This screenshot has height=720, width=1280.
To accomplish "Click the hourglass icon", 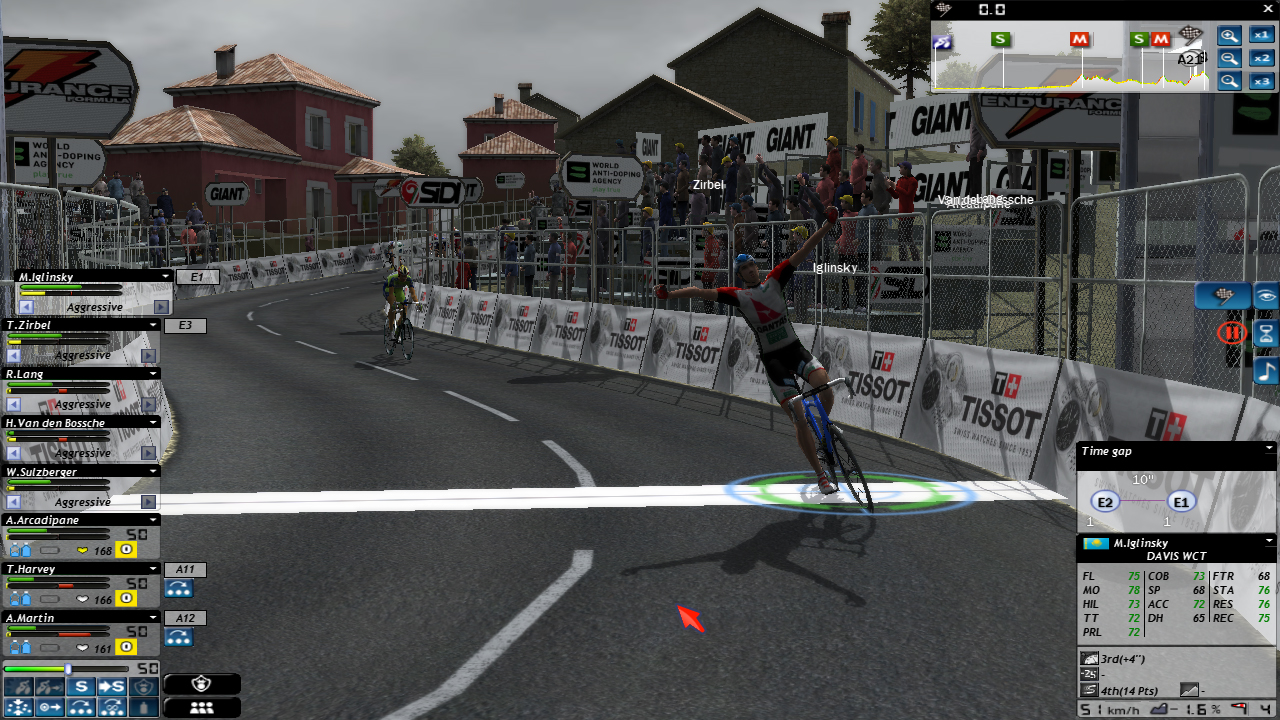I will tap(1266, 334).
